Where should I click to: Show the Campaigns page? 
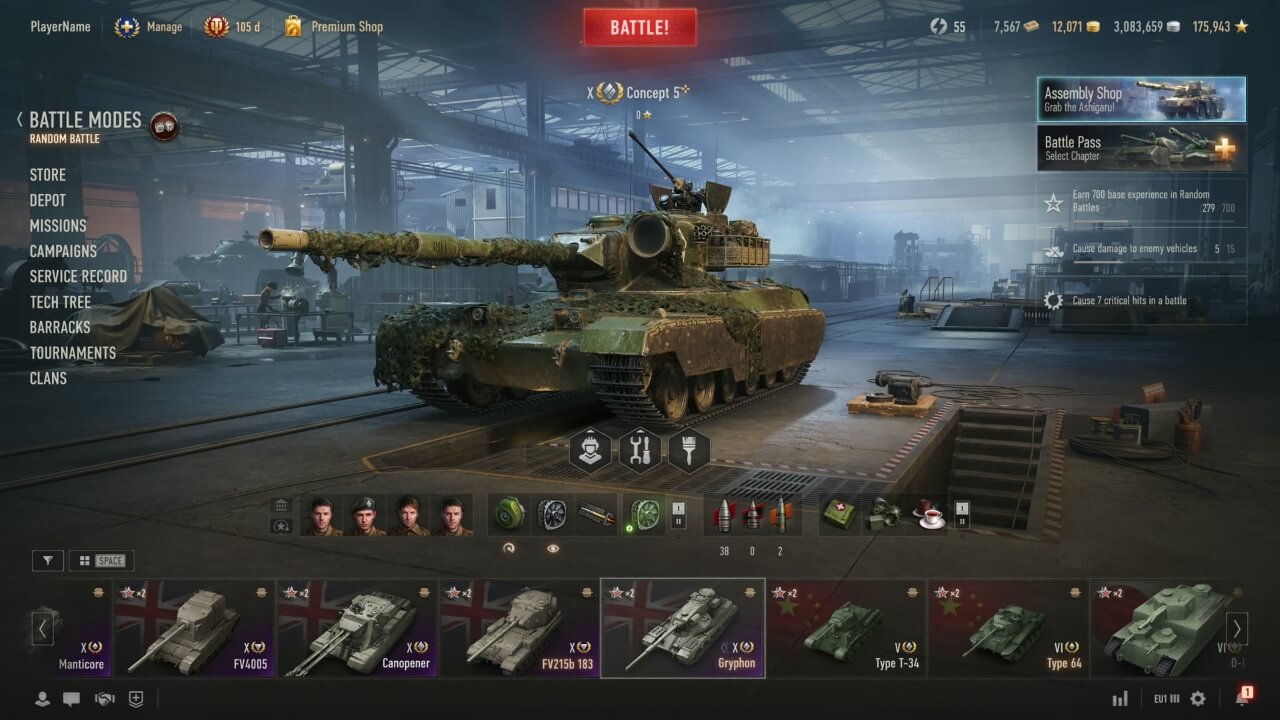tap(63, 251)
